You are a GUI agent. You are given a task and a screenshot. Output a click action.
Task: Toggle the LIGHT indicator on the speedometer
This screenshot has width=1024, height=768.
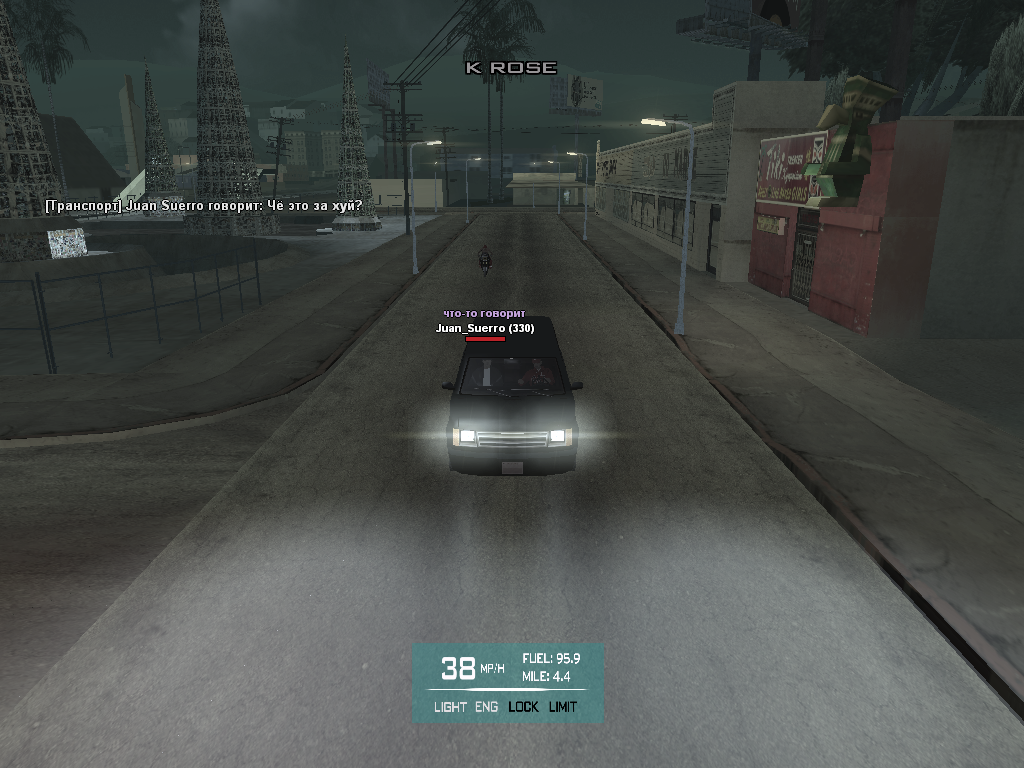450,707
